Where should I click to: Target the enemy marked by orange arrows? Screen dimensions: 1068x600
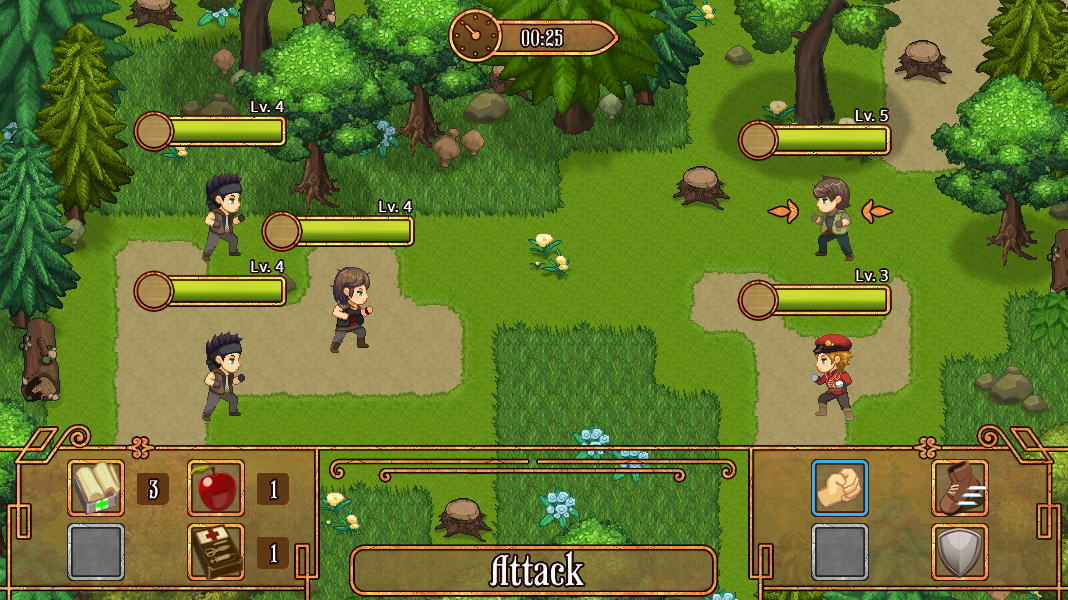[831, 216]
